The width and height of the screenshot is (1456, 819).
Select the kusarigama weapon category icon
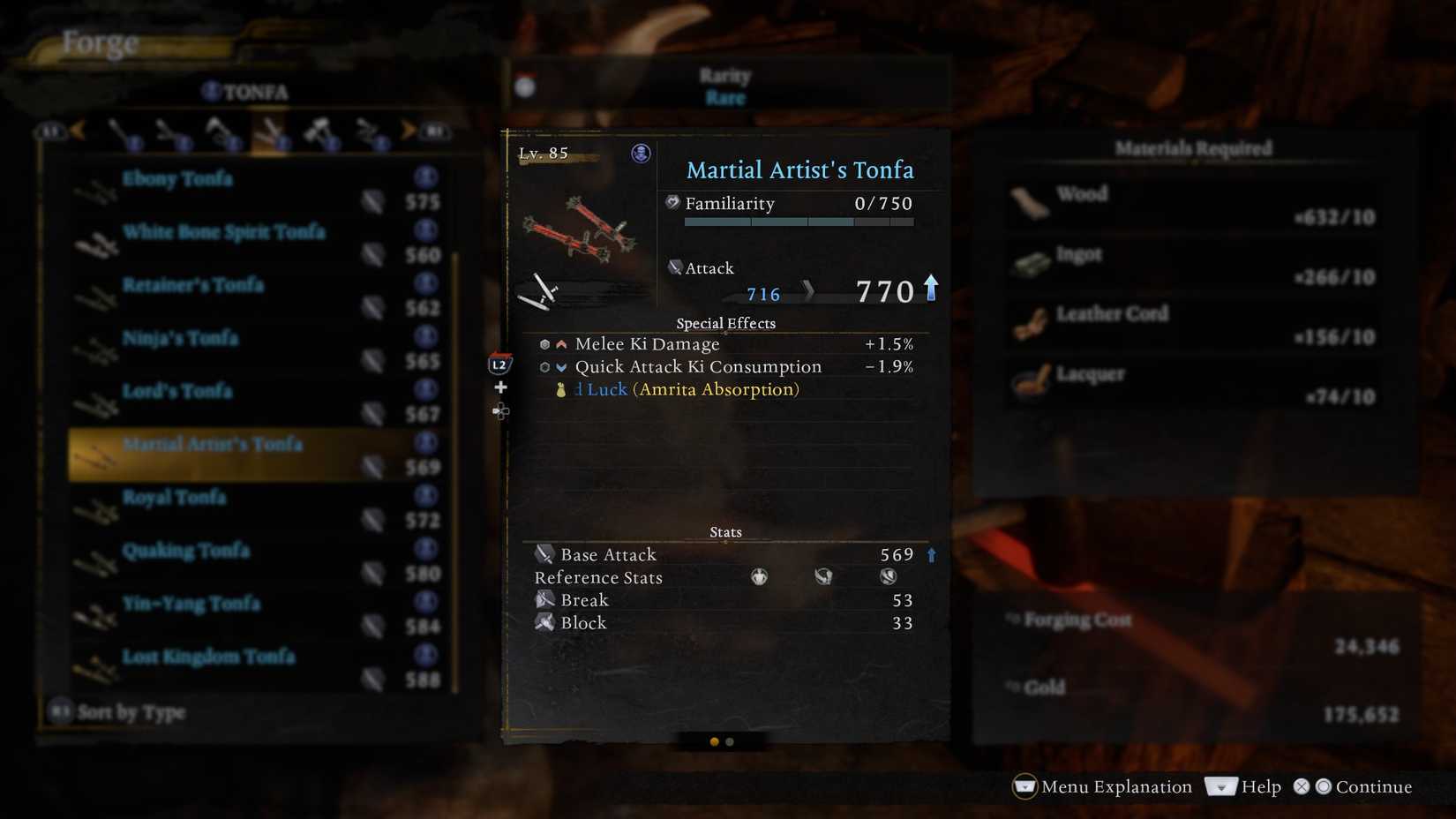coord(369,132)
